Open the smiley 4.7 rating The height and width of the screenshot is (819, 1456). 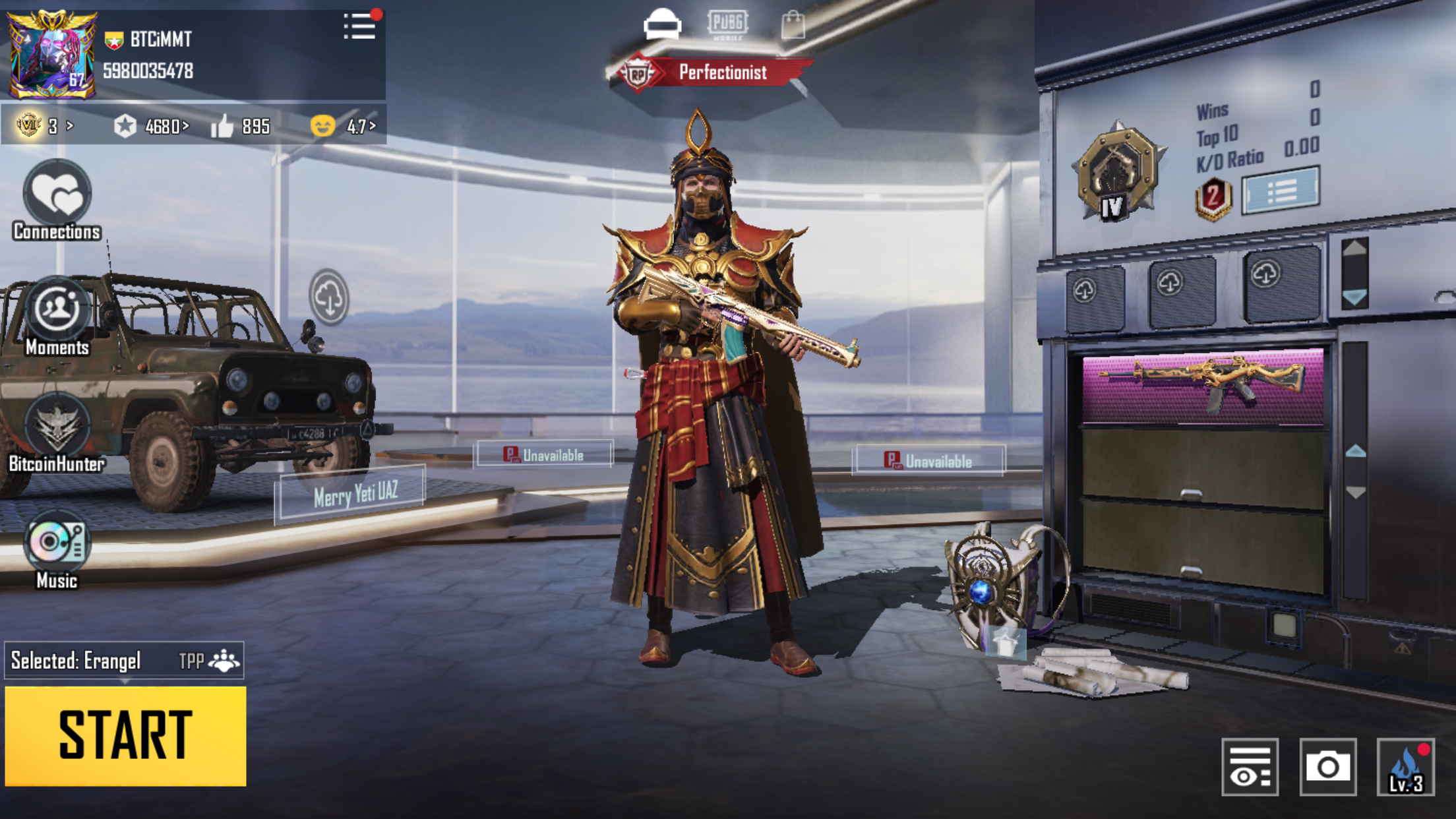tap(343, 126)
